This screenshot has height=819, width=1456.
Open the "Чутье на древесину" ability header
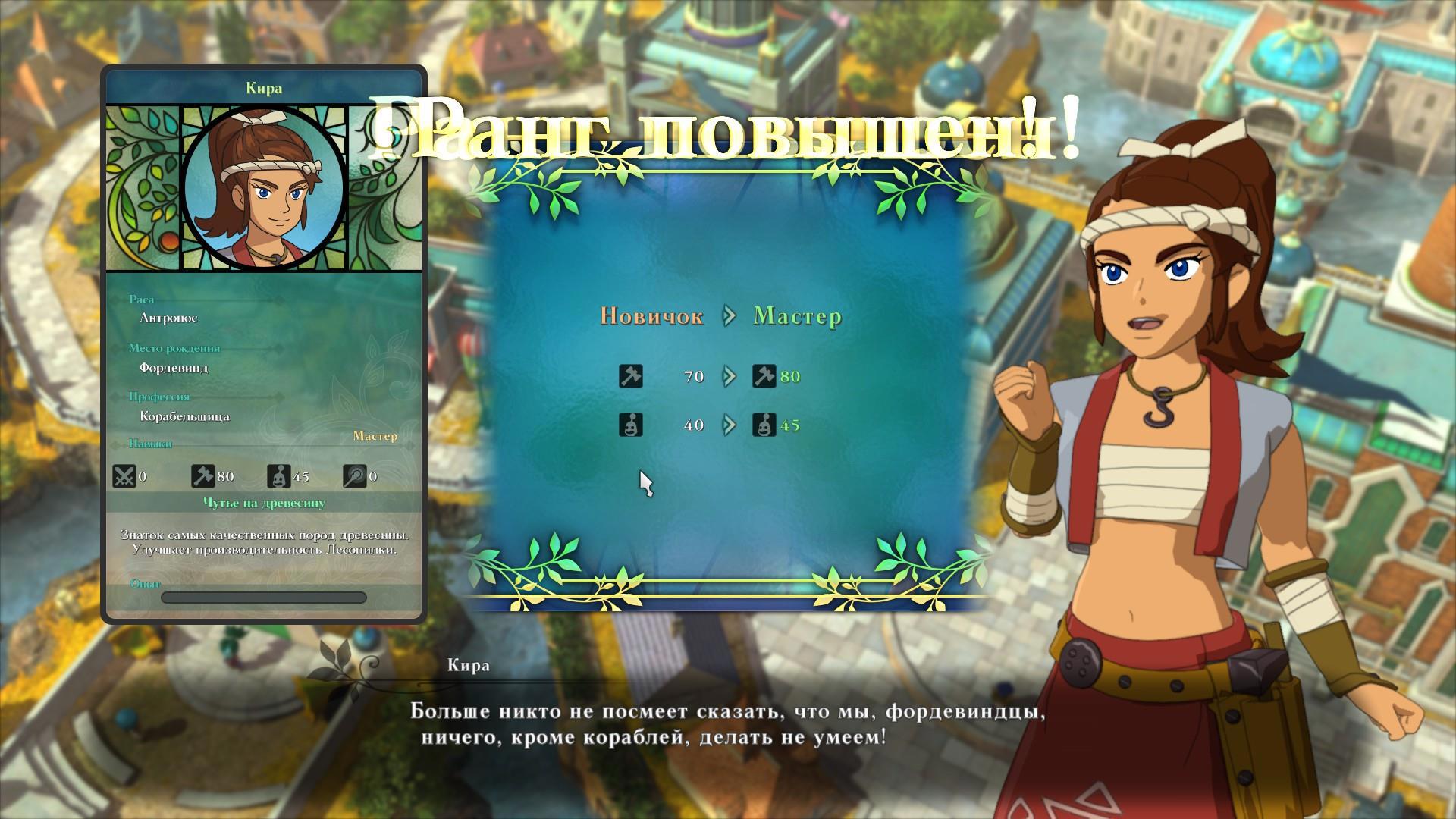click(x=264, y=503)
